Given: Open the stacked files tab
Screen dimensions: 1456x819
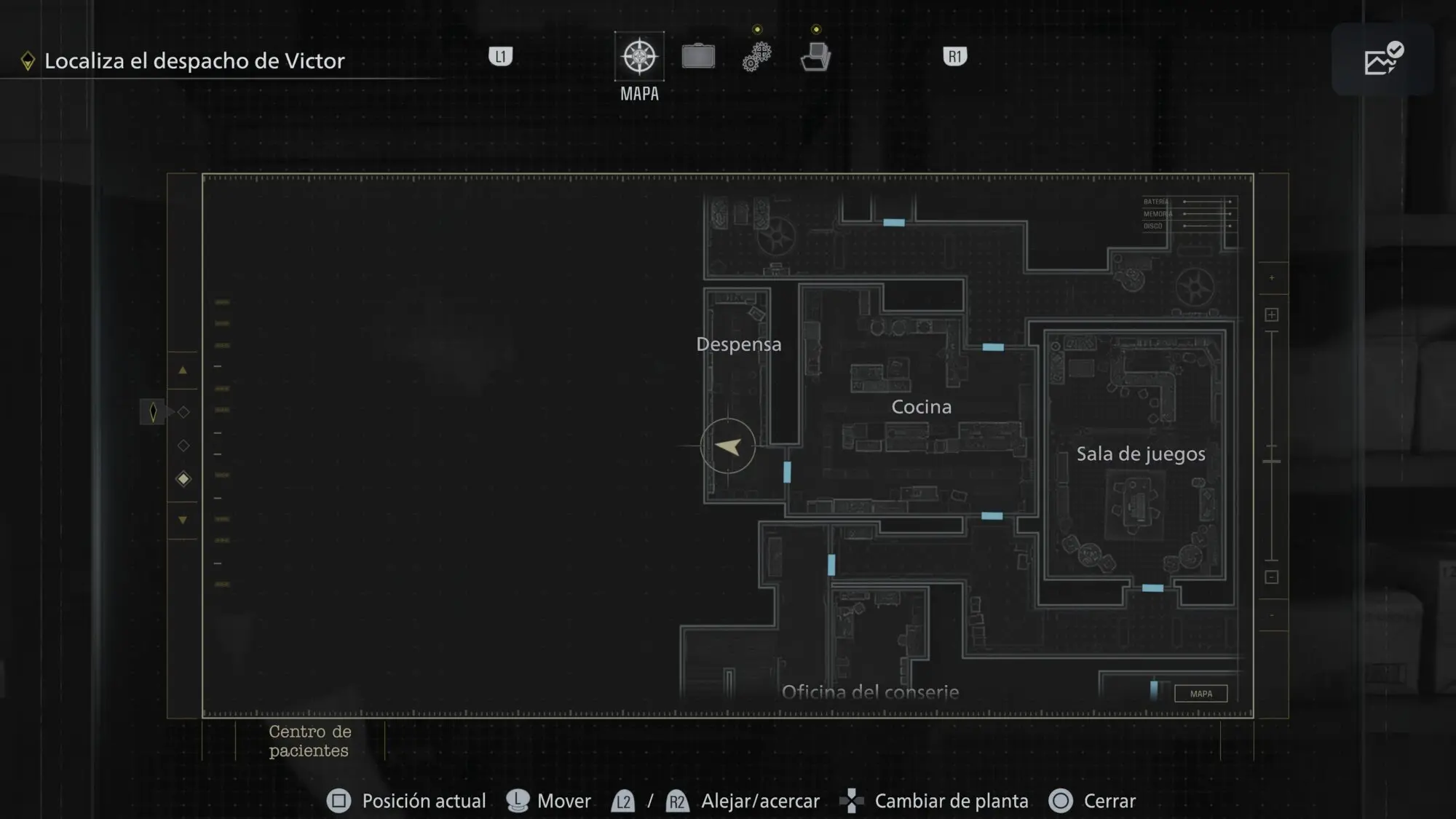Looking at the screenshot, I should (x=815, y=56).
